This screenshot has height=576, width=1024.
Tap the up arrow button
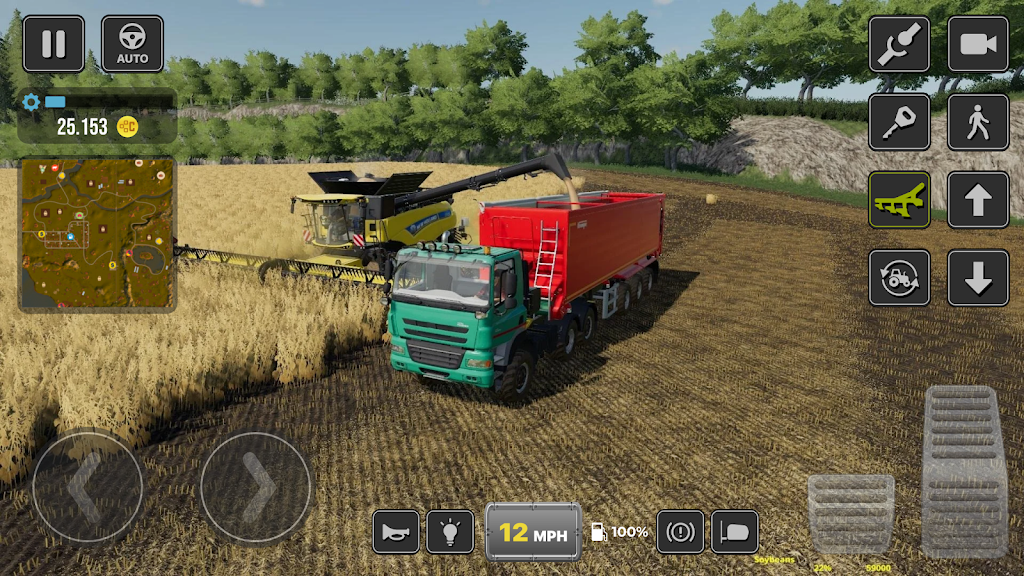coord(978,200)
